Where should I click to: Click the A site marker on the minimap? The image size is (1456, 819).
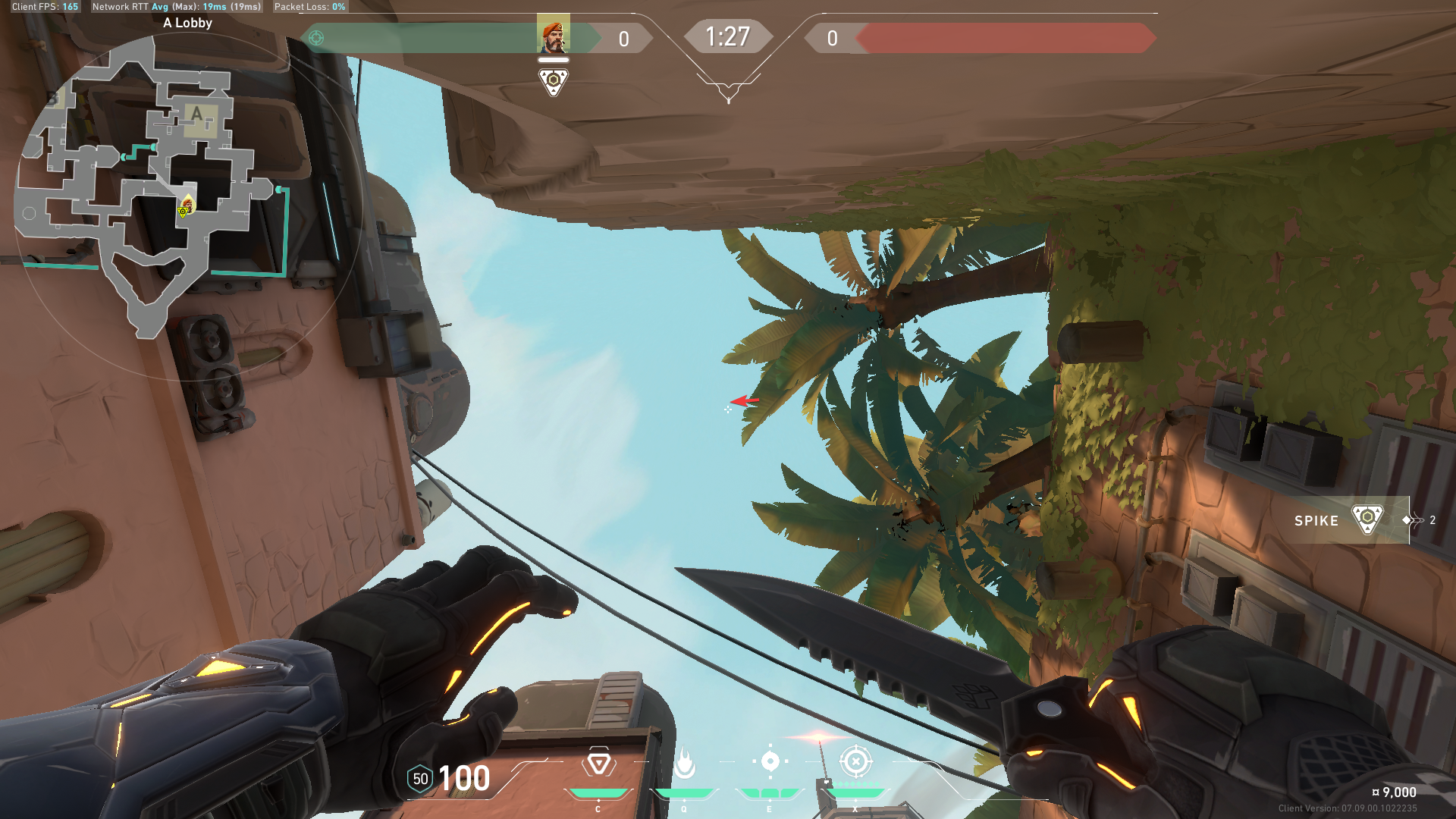click(199, 117)
